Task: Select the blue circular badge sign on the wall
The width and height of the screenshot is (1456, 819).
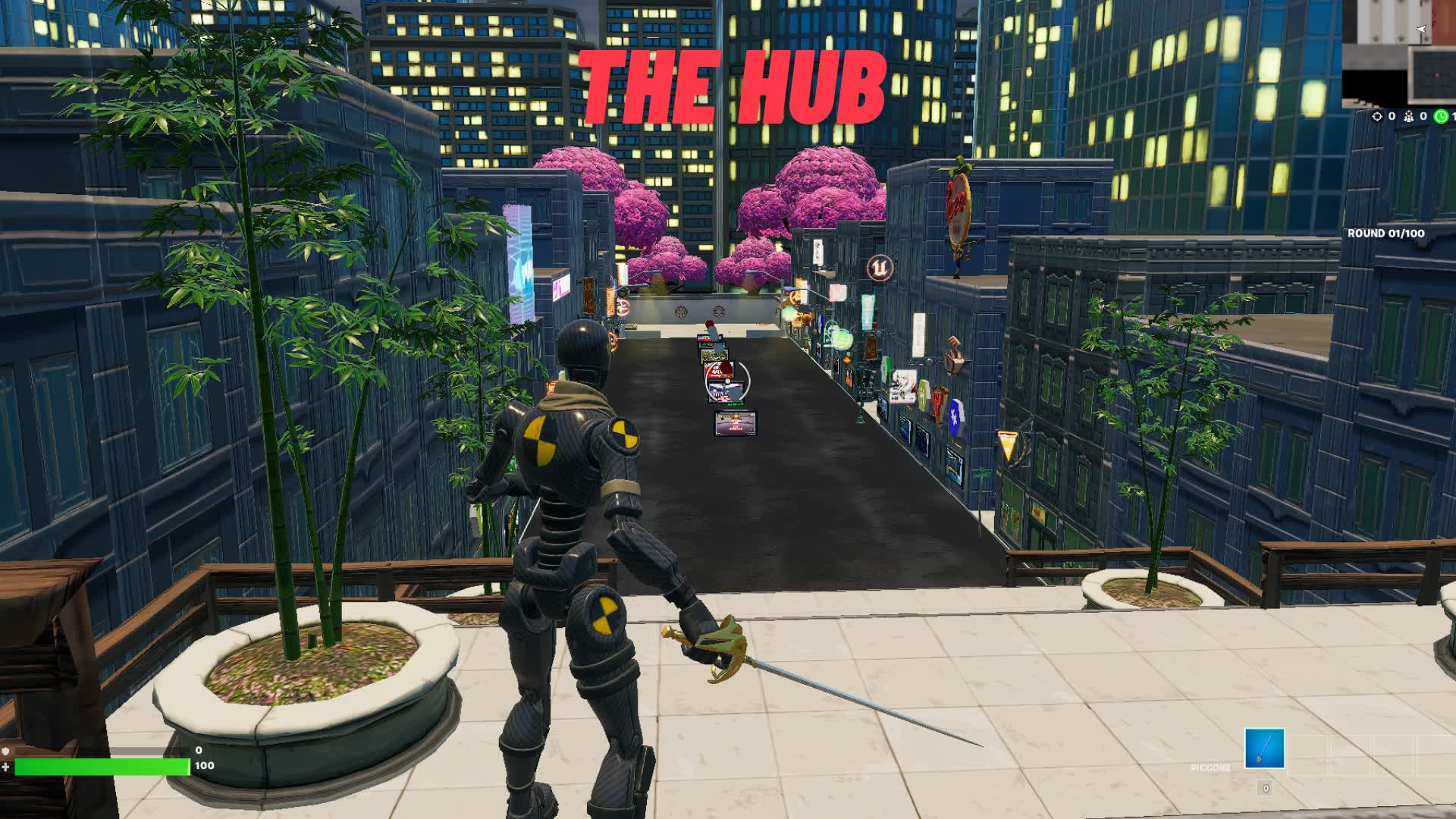Action: (x=955, y=417)
